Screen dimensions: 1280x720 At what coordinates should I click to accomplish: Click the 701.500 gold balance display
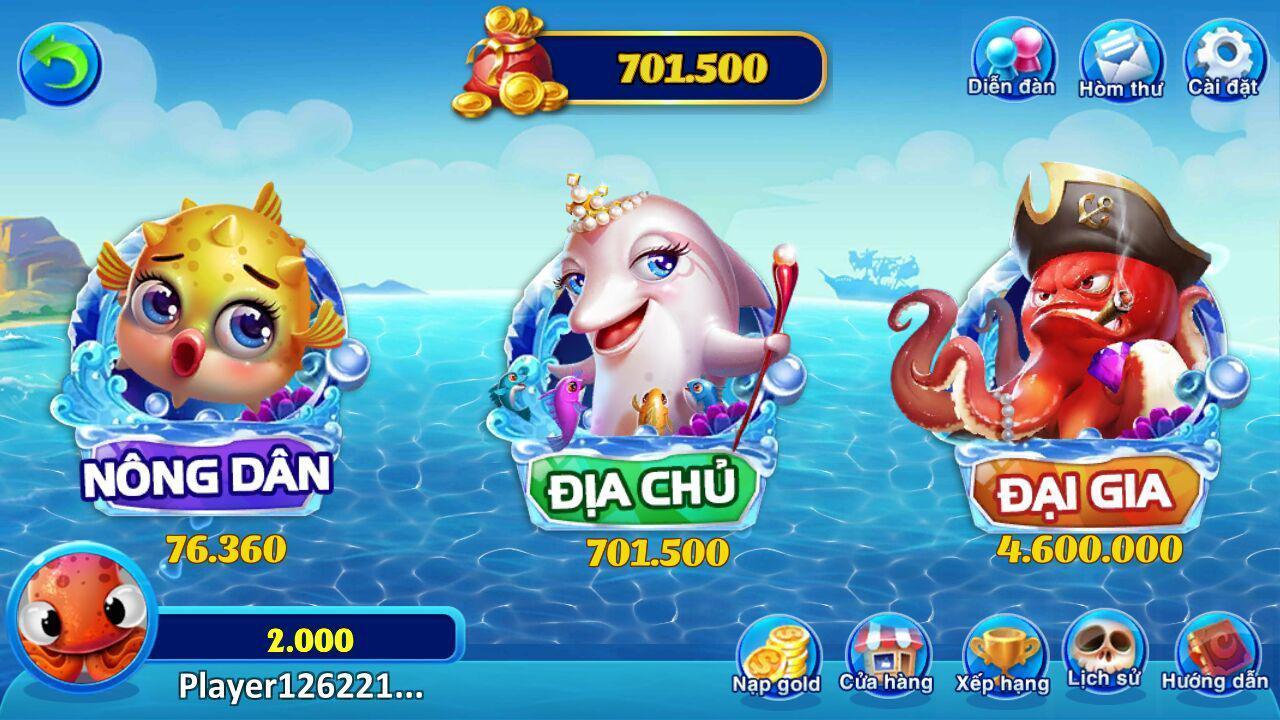click(x=690, y=68)
